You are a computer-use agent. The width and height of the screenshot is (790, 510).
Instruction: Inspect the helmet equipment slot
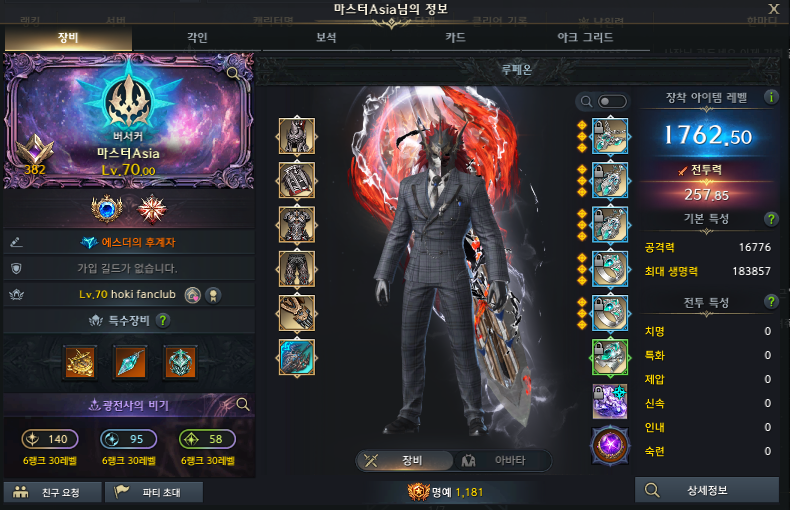pos(297,136)
